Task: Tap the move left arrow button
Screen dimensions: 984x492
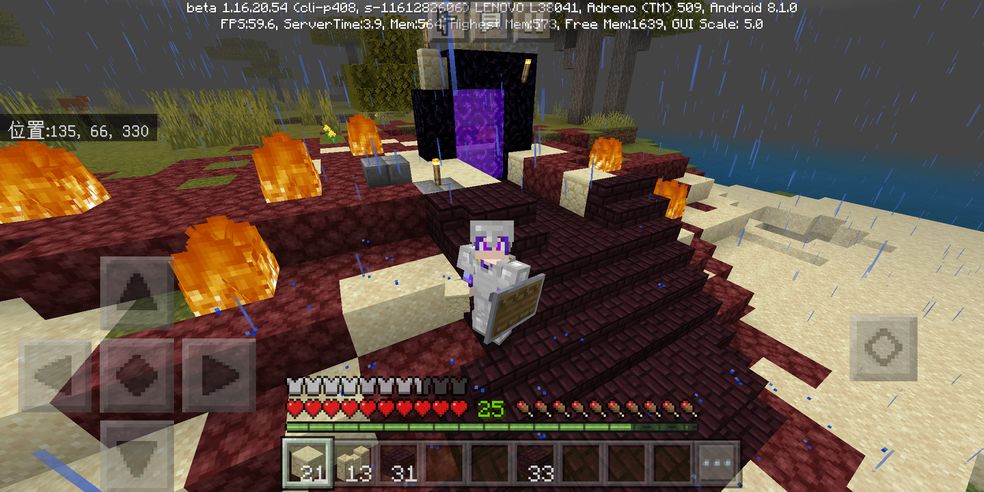Action: 55,375
